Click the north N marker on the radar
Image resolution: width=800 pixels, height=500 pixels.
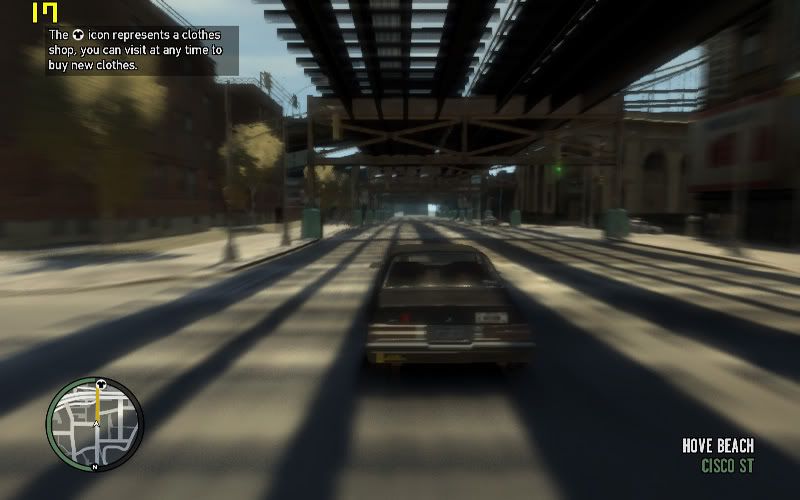[94, 467]
